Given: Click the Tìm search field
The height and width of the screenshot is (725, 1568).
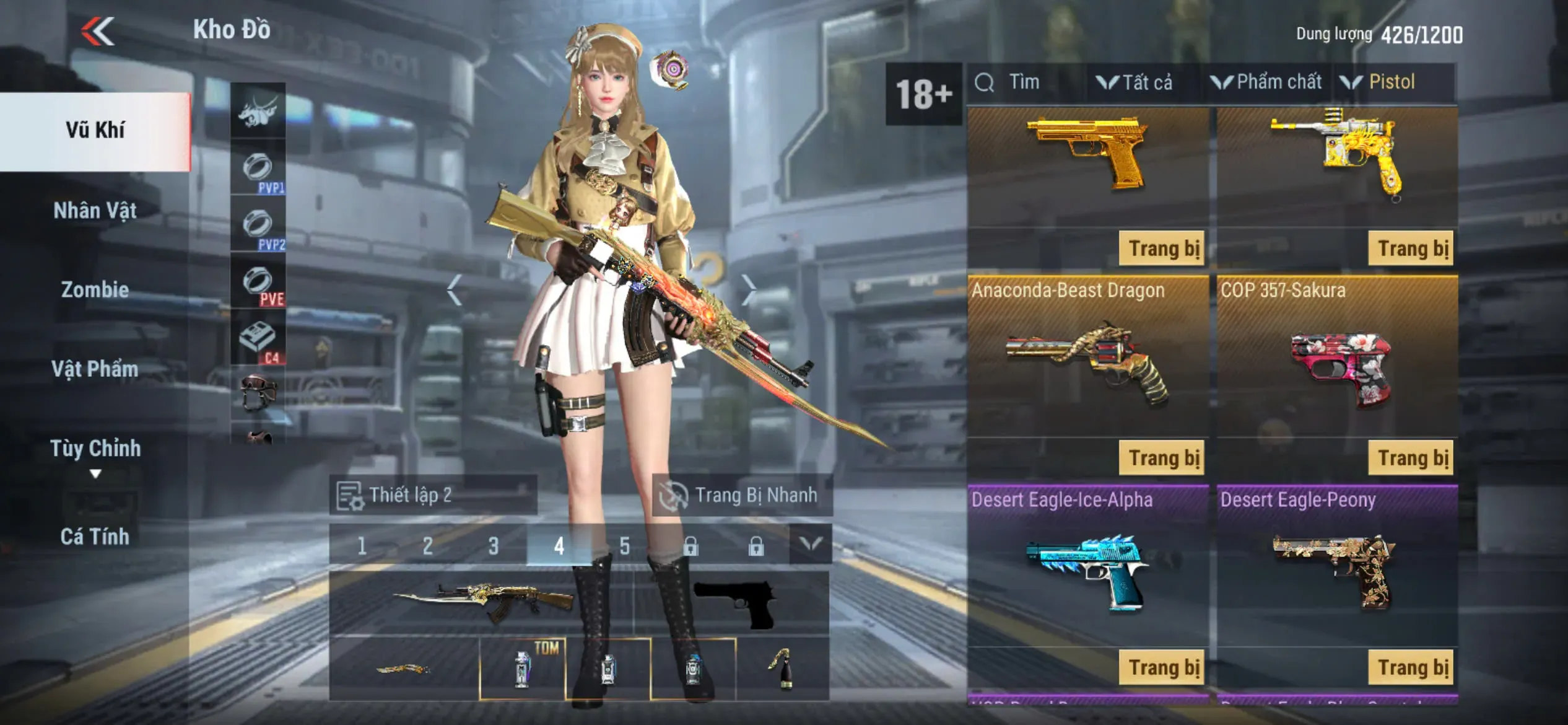Looking at the screenshot, I should [1024, 82].
